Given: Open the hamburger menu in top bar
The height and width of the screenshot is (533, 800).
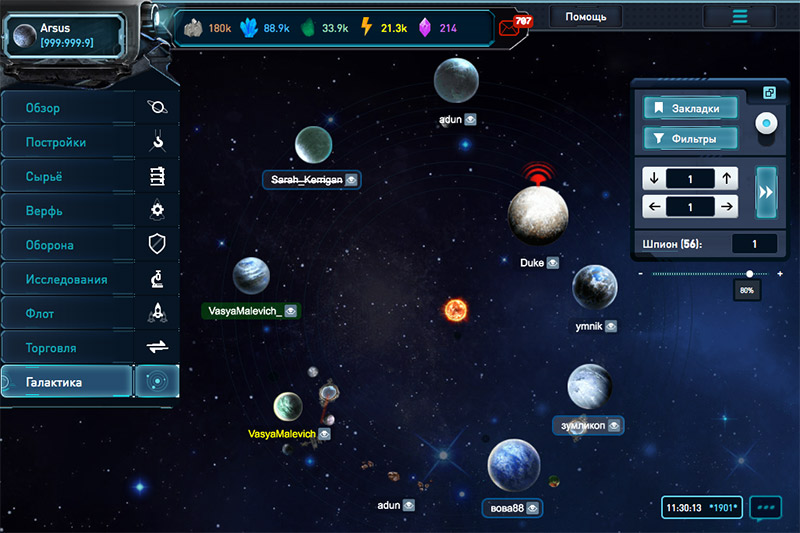Looking at the screenshot, I should click(739, 17).
